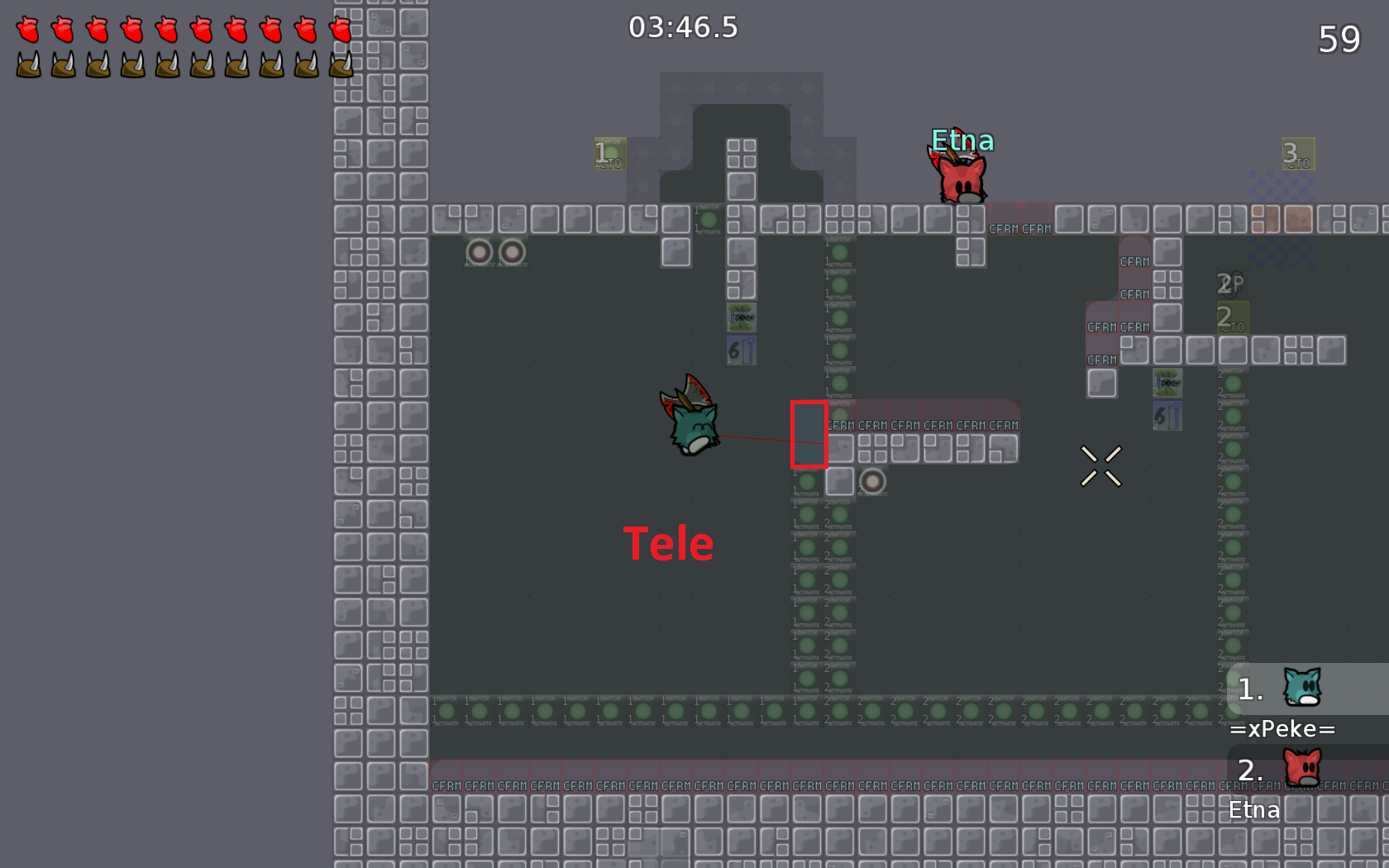Click the red Tele label text
The width and height of the screenshot is (1389, 868).
670,543
